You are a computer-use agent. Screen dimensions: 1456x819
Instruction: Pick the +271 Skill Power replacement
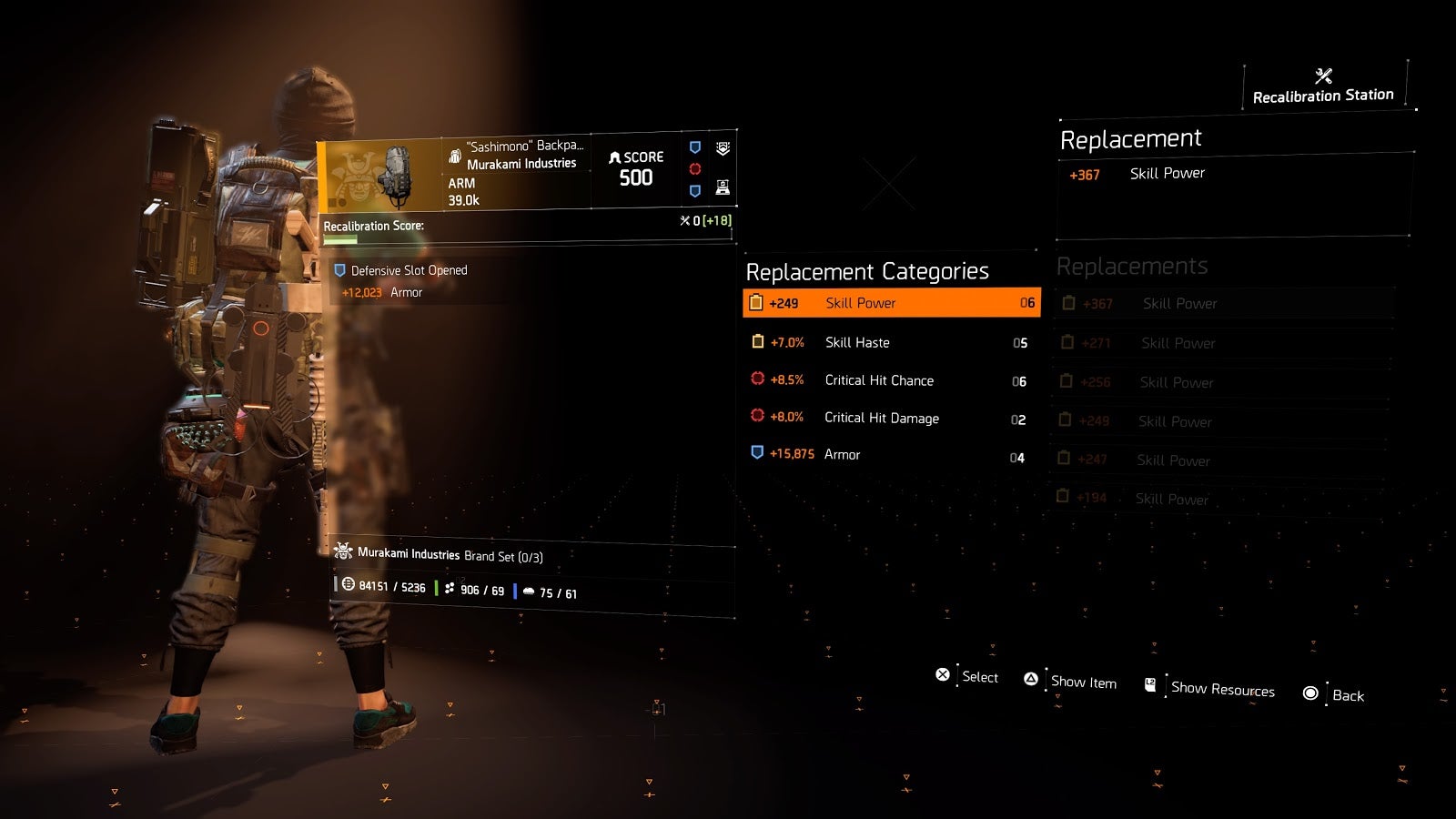click(x=1224, y=343)
